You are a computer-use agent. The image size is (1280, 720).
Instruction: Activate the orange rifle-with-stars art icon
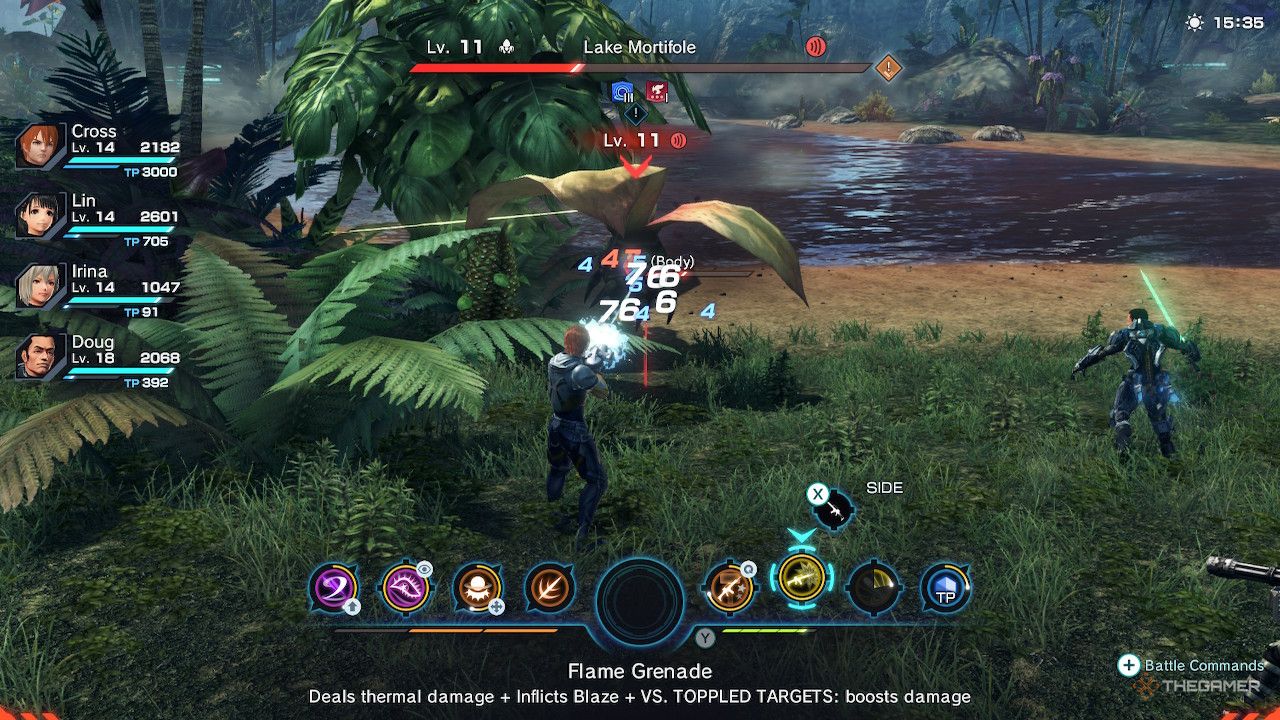point(729,588)
